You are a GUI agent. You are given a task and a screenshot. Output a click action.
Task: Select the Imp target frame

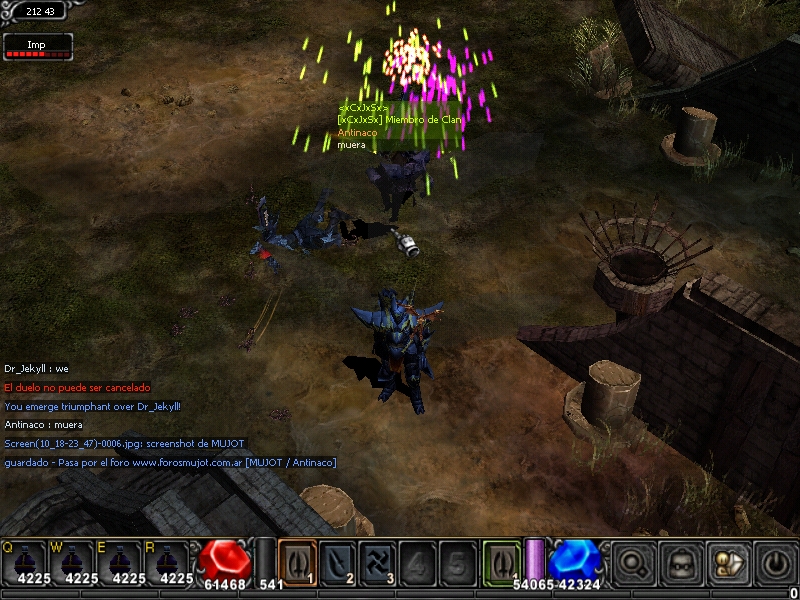pyautogui.click(x=38, y=47)
